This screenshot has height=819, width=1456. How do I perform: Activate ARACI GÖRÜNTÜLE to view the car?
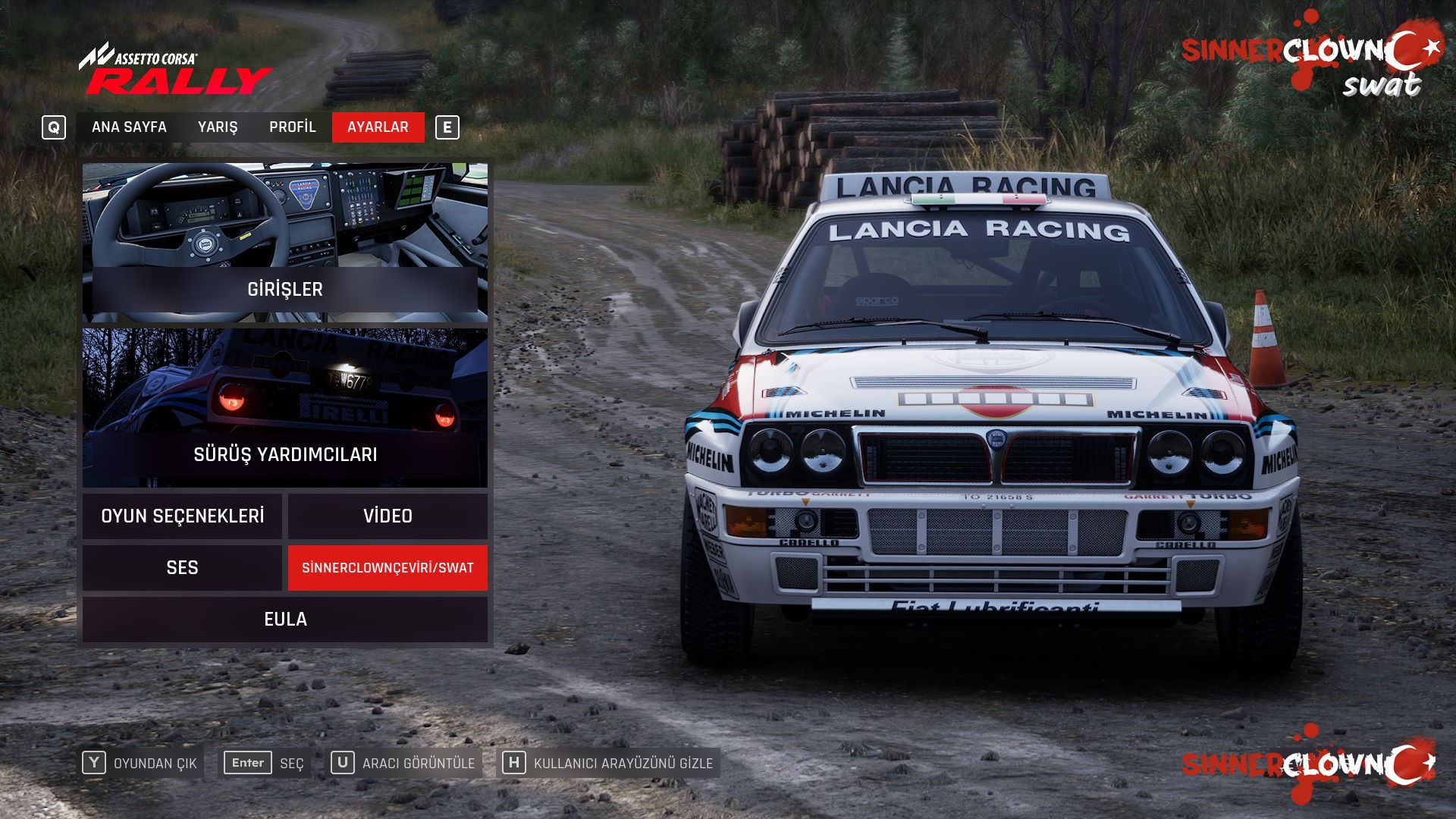pos(404,763)
